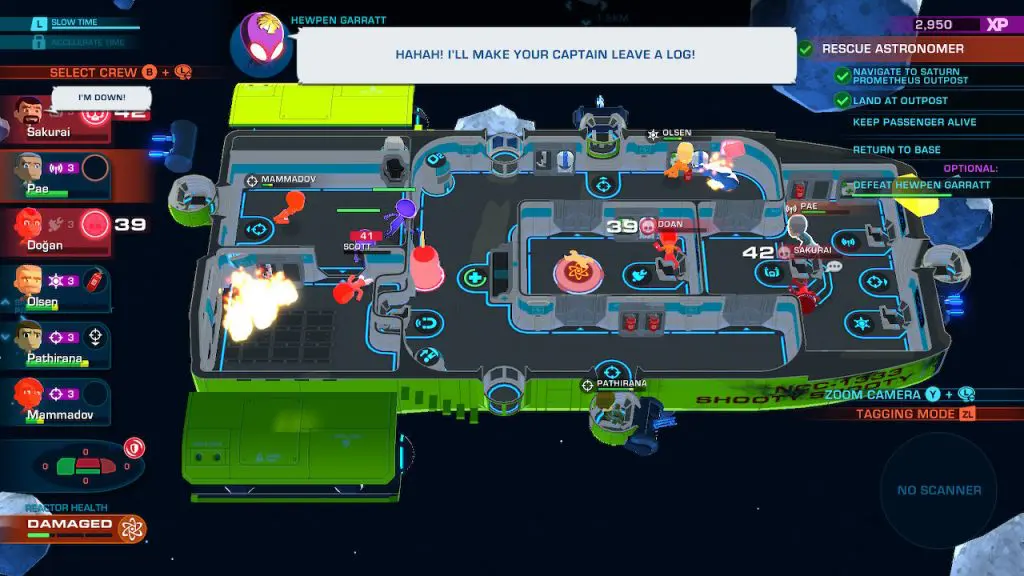
Task: Toggle Slow Time control
Action: (70, 23)
